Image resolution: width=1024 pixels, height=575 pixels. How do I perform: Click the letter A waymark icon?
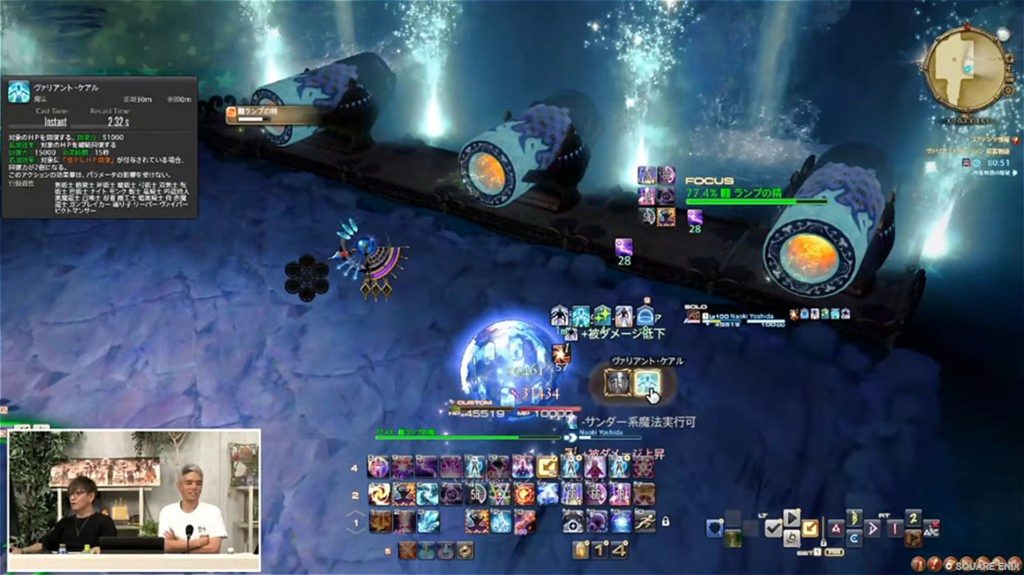(836, 528)
